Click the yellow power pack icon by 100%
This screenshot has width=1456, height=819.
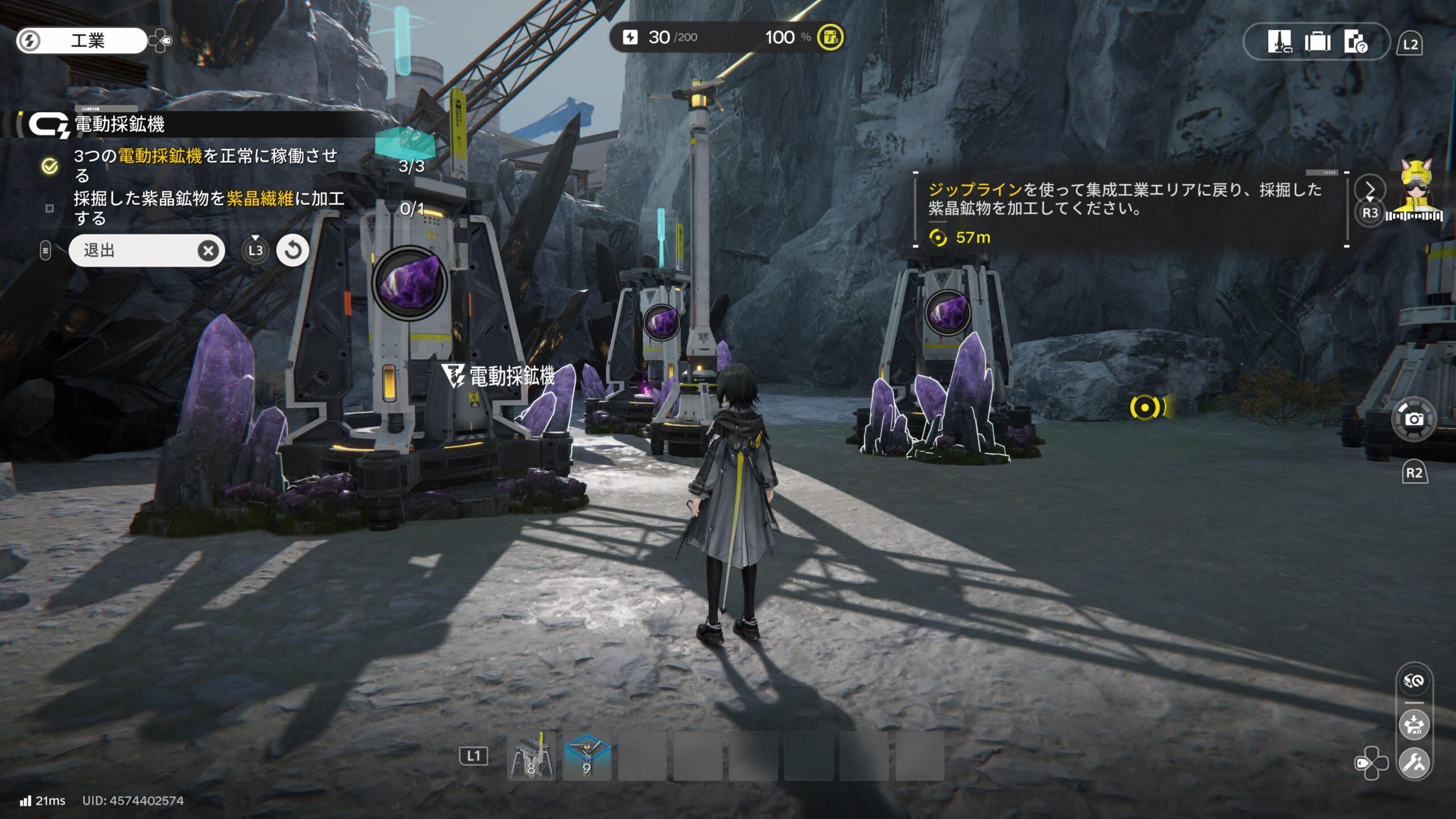830,38
